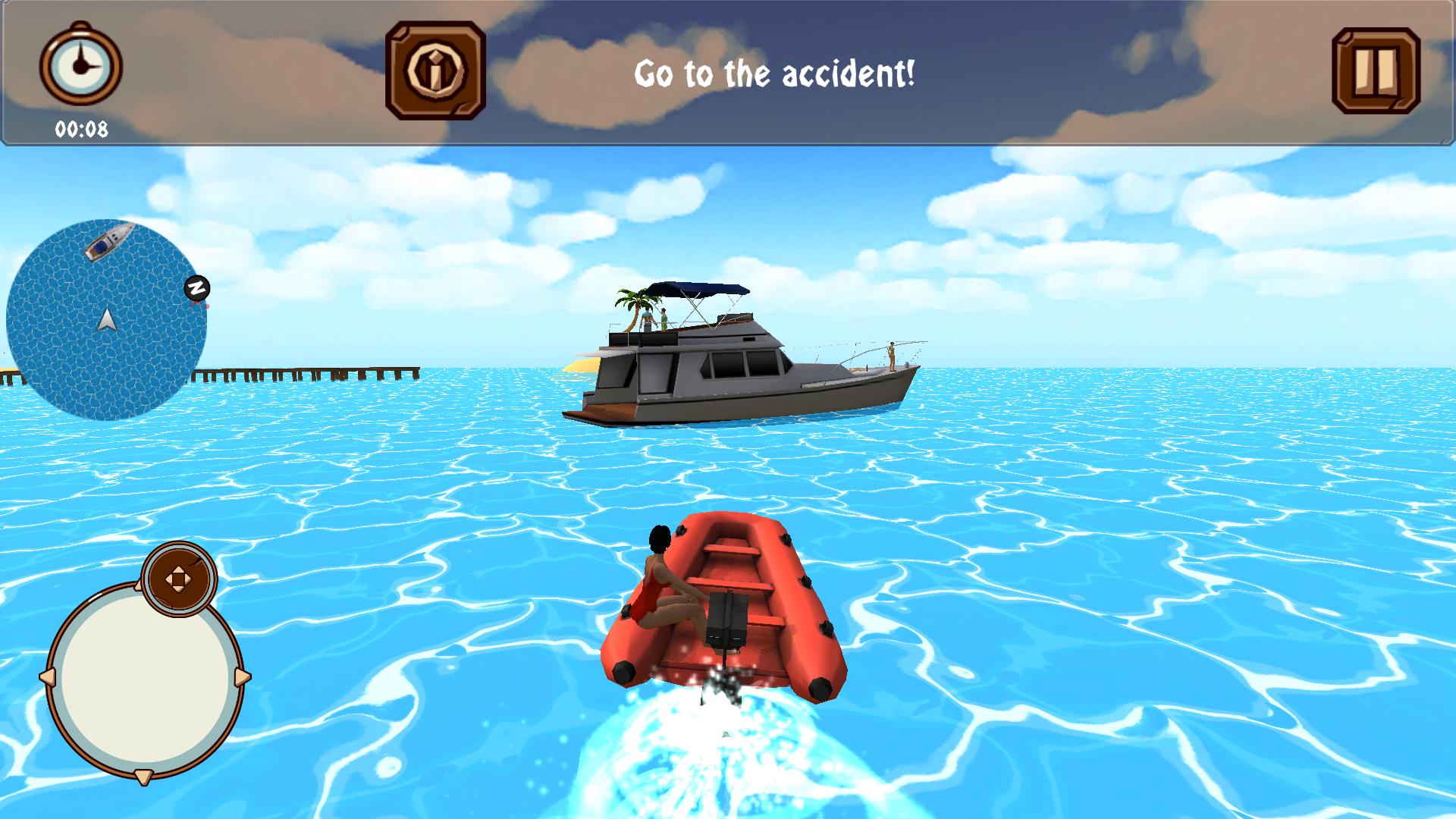Tap the compass N badge on the minimap
1456x819 pixels.
click(x=197, y=287)
